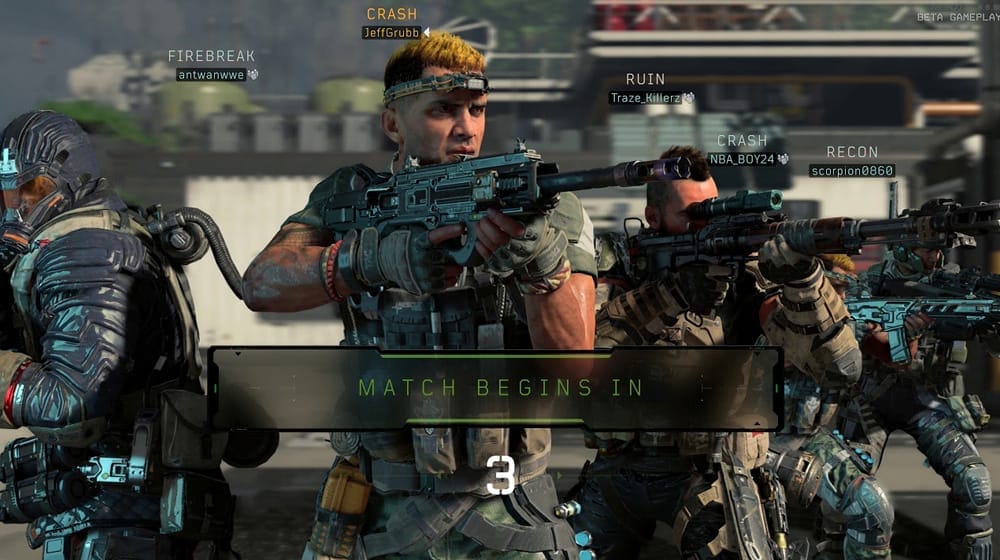Choose the Traze_Killerz name tag
Screen dimensions: 1000x560
[645, 98]
